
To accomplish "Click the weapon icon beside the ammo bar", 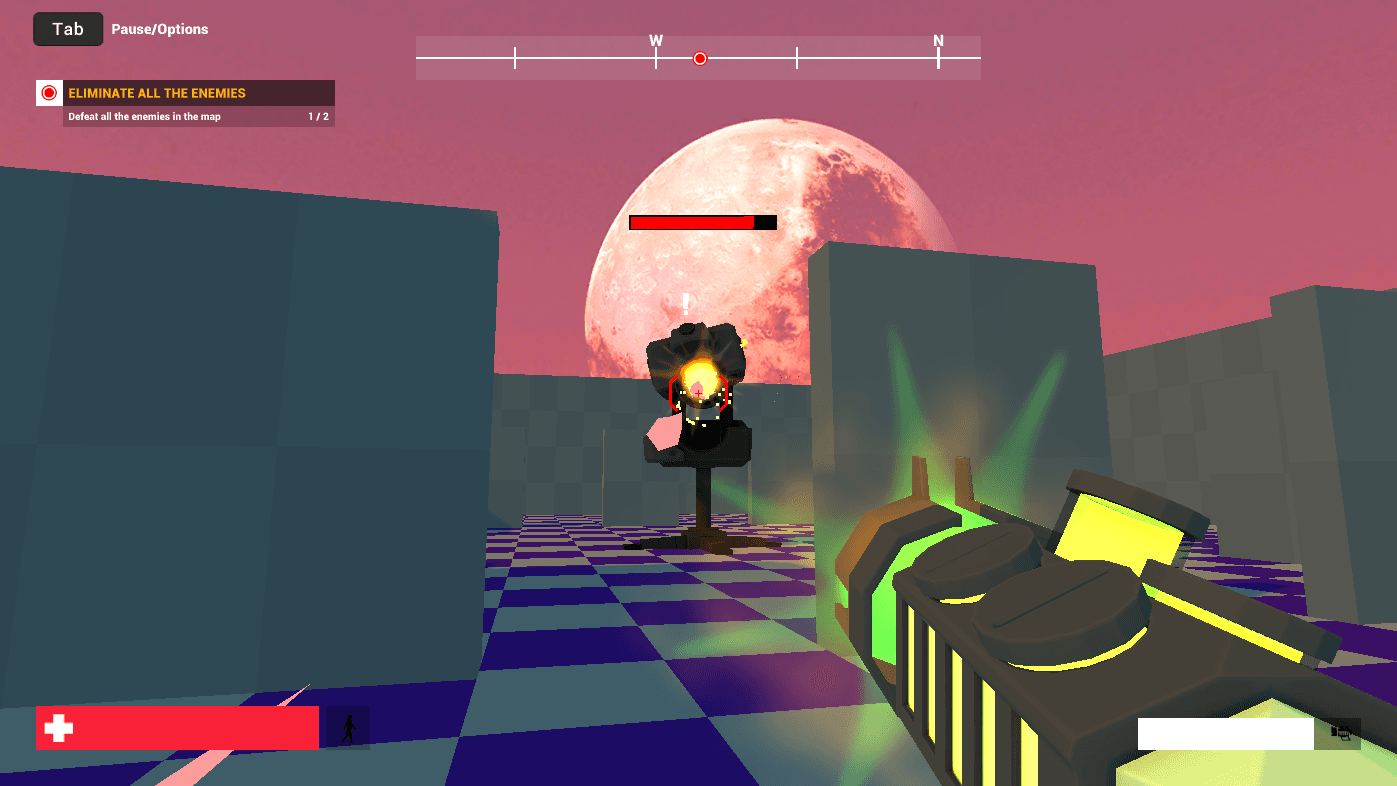I will point(1340,733).
